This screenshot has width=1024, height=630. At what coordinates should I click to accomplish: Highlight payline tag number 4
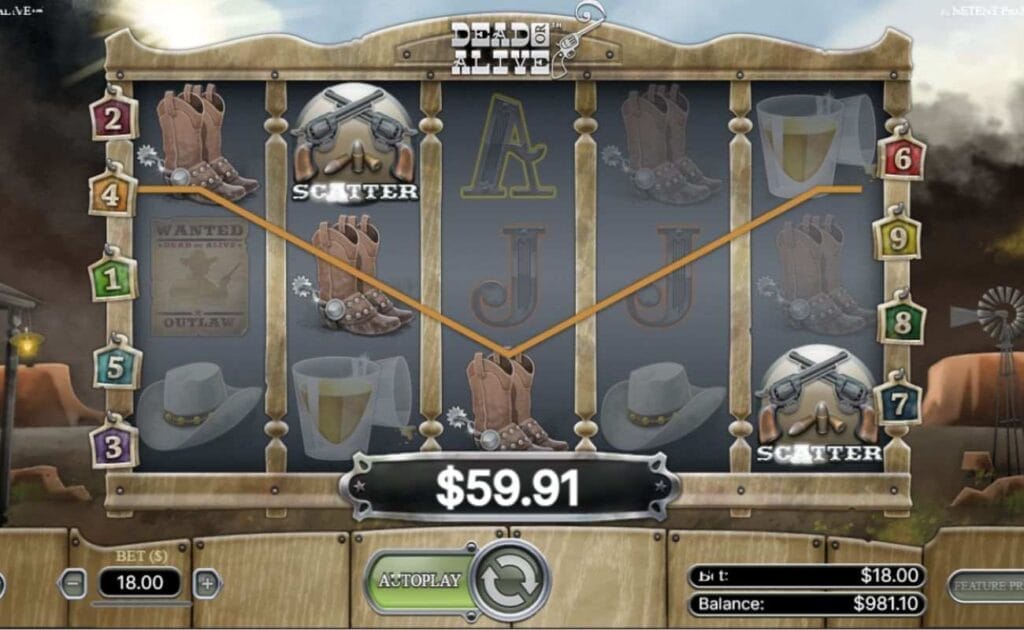click(x=112, y=194)
